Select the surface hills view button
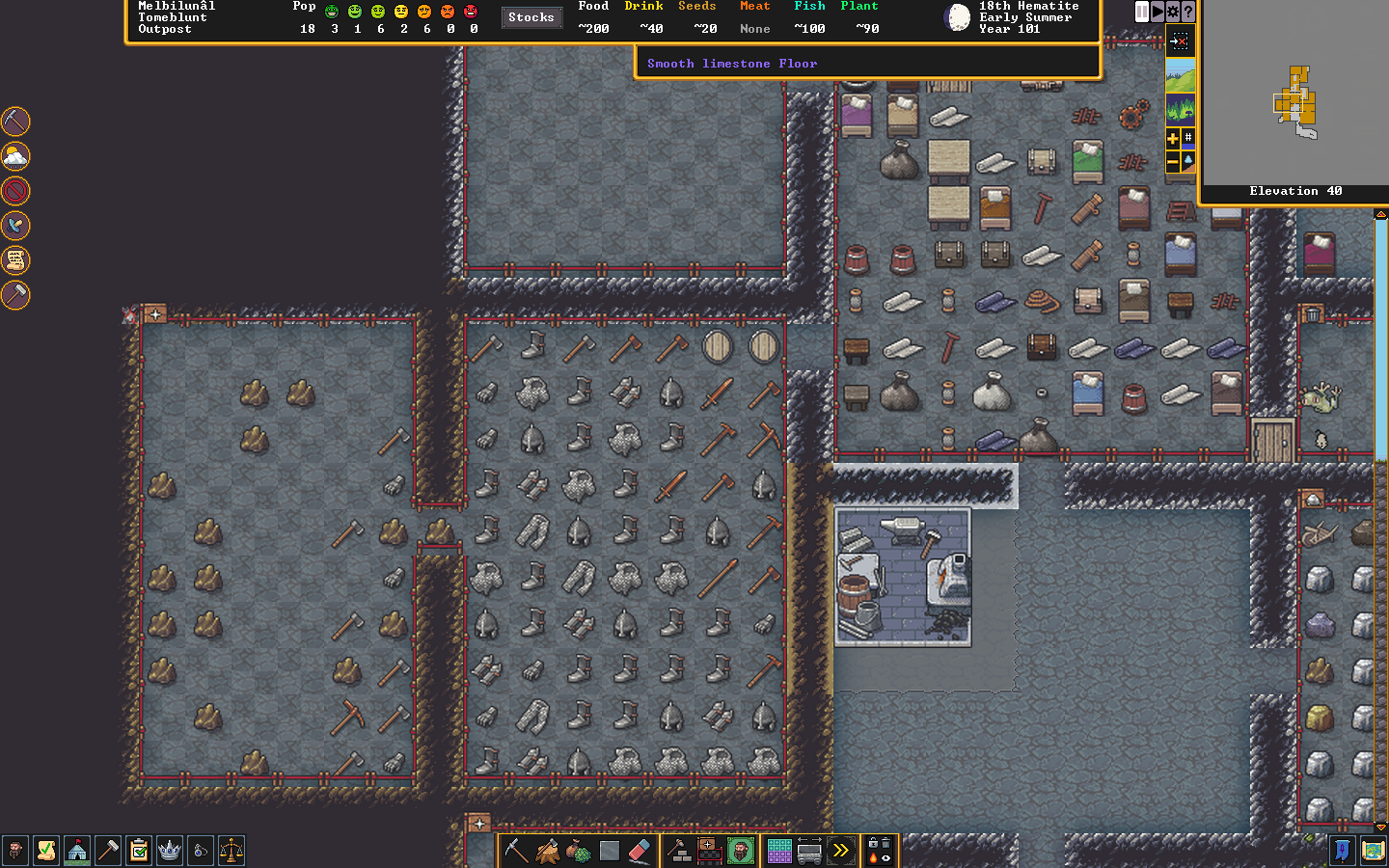The image size is (1389, 868). click(x=1181, y=75)
